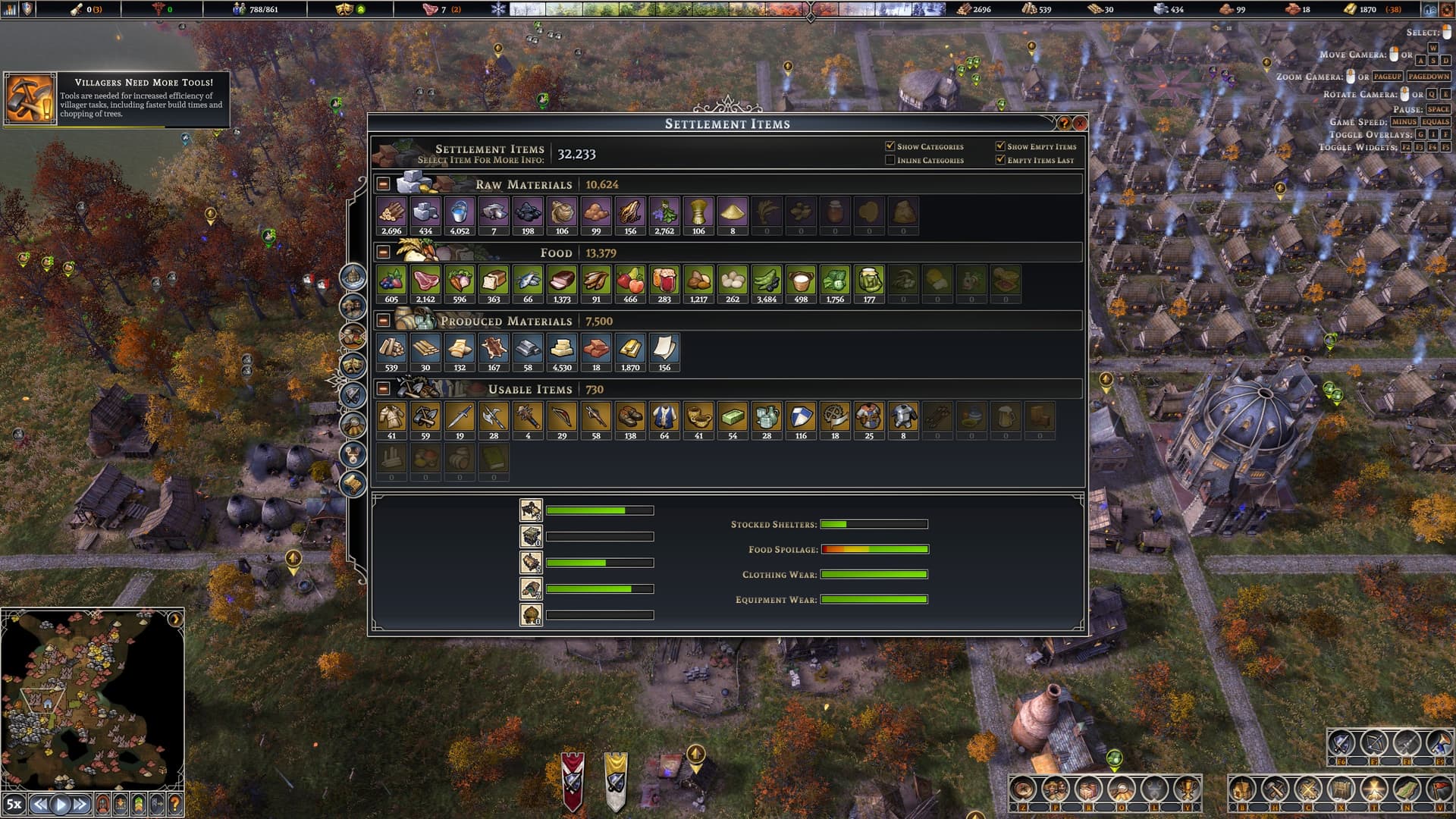Collapse the Usable Items category
The width and height of the screenshot is (1456, 819).
point(384,389)
